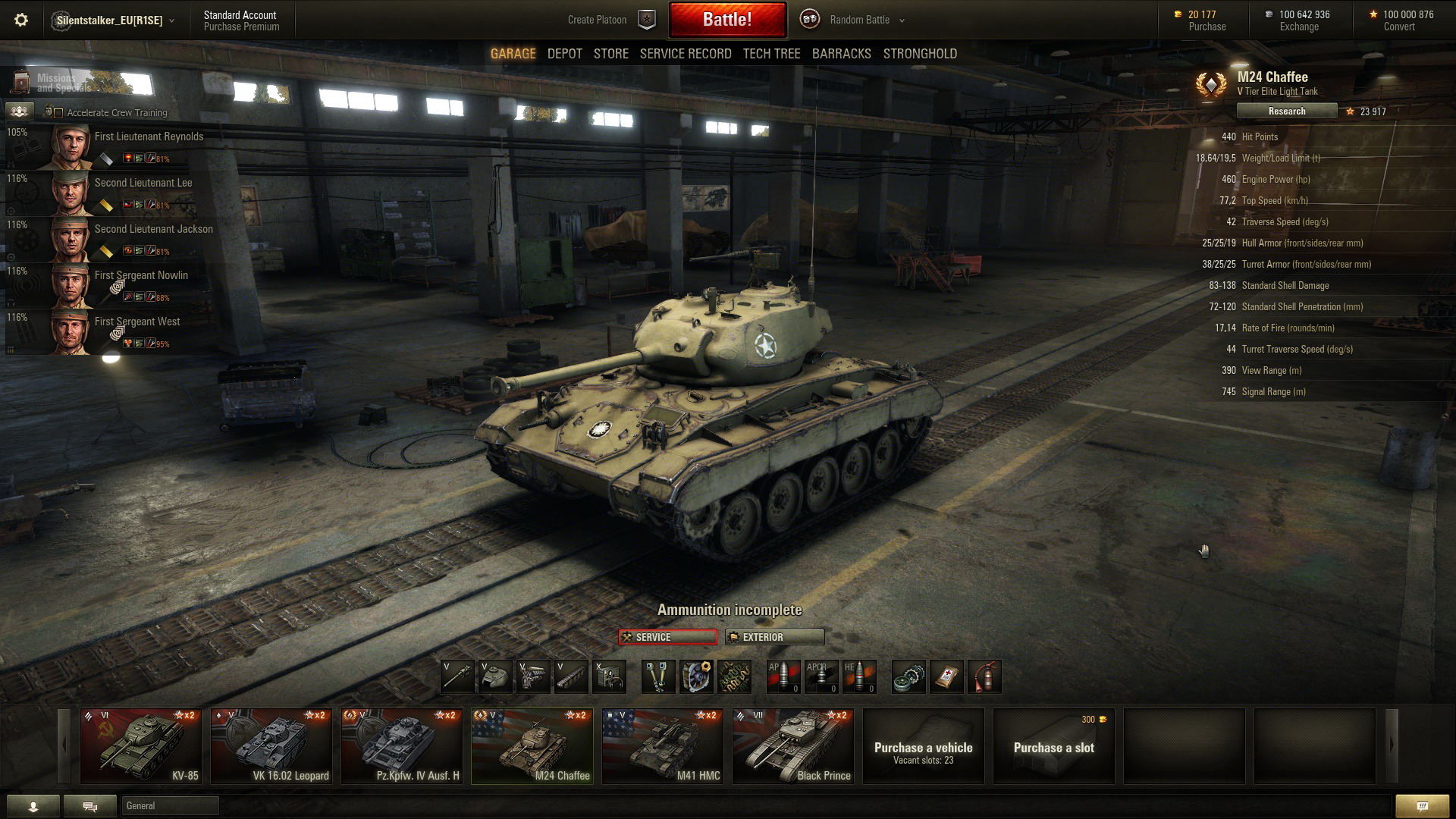Open the Barracks tab
1456x819 pixels.
pyautogui.click(x=841, y=54)
